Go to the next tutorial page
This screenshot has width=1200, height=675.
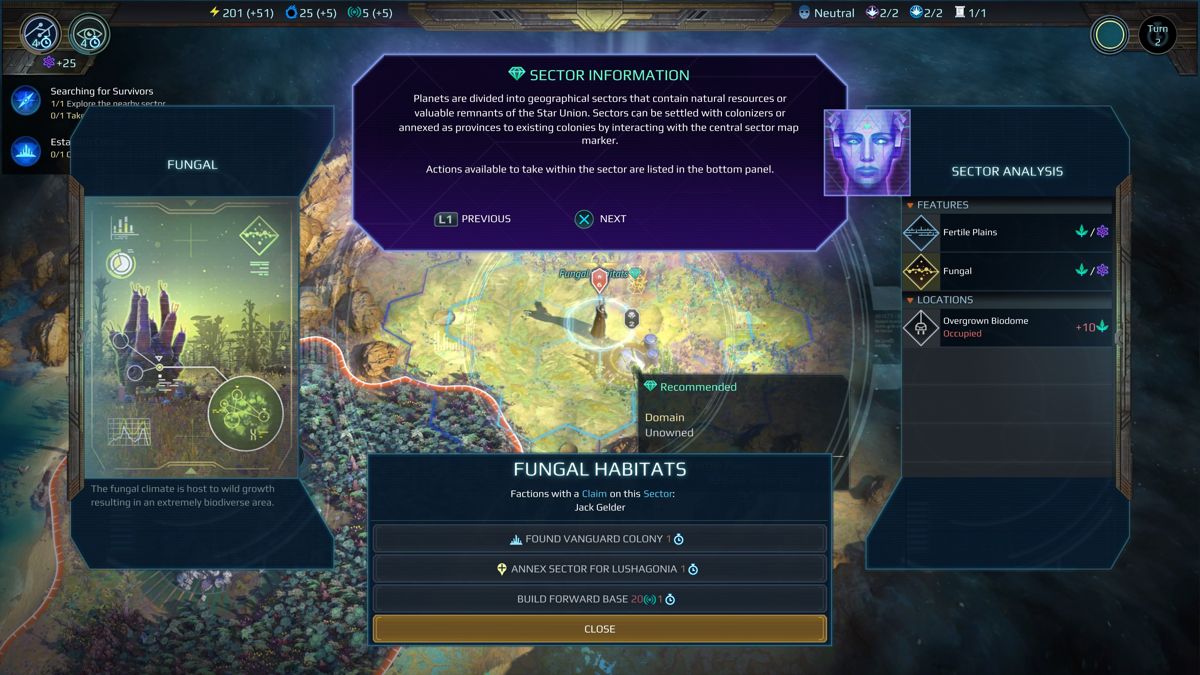pos(600,219)
